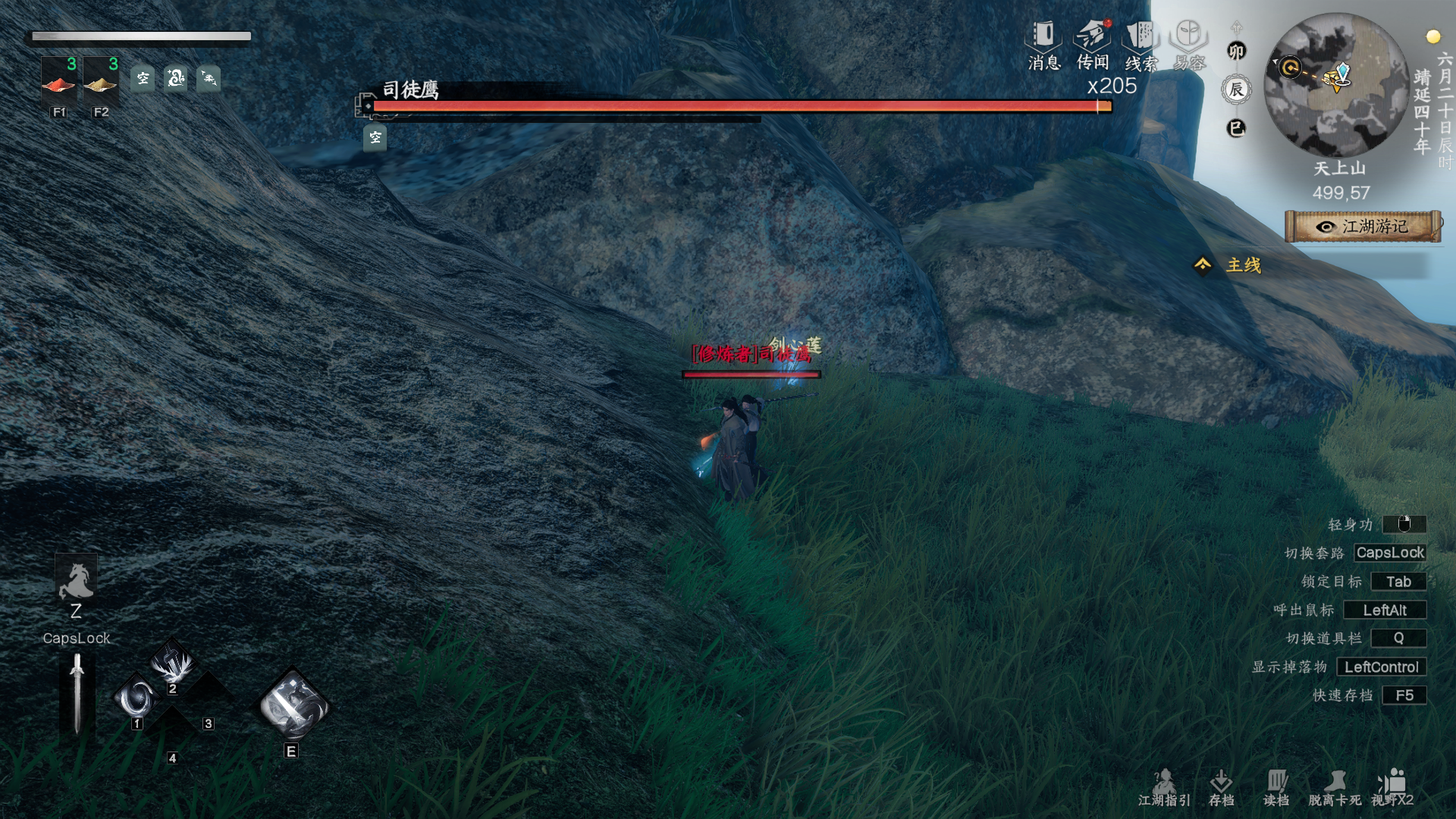Click the circular minimap

click(1336, 85)
